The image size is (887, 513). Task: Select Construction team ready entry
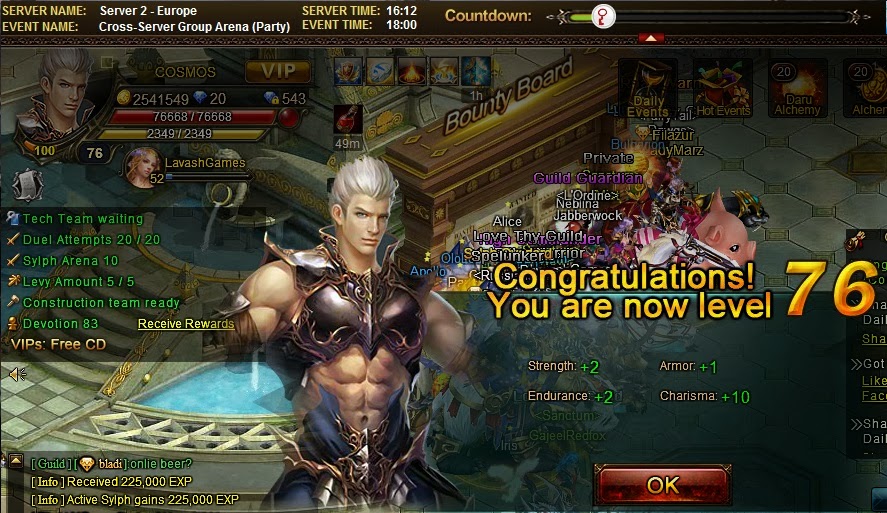point(101,302)
